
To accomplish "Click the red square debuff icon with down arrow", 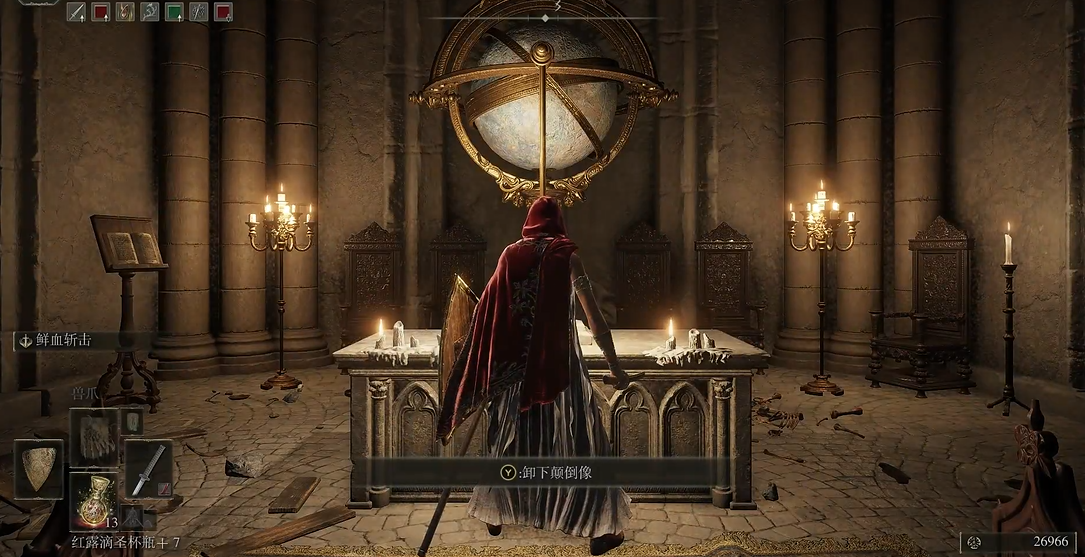I will 223,12.
